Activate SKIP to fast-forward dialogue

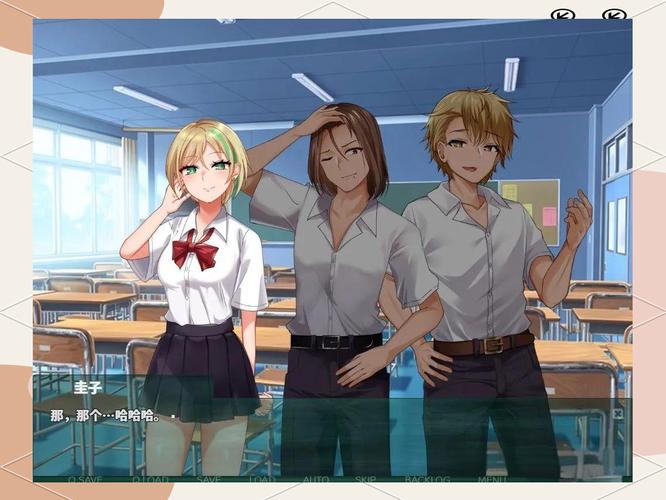[x=366, y=479]
